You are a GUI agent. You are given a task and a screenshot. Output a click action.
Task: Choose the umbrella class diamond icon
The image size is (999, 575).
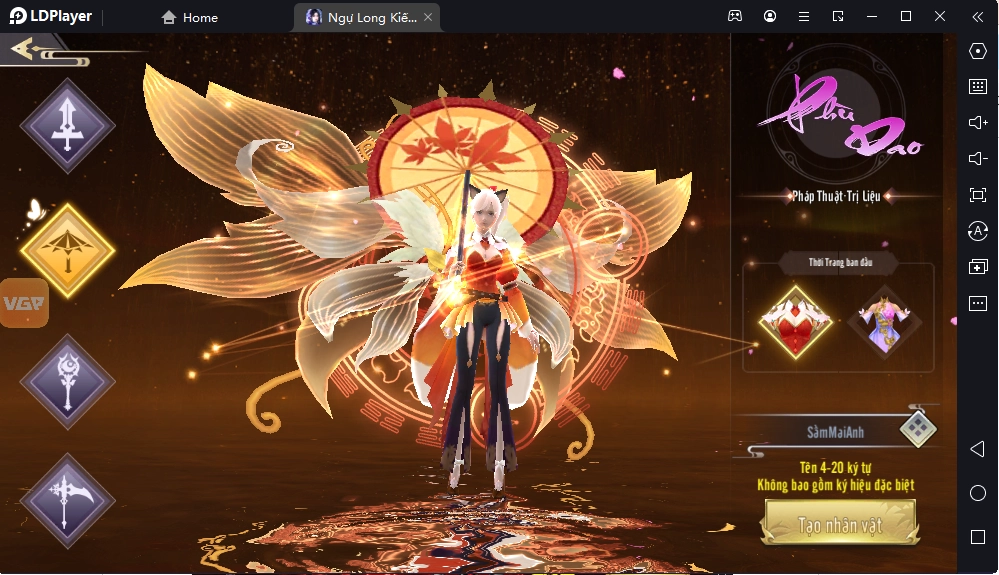coord(68,250)
